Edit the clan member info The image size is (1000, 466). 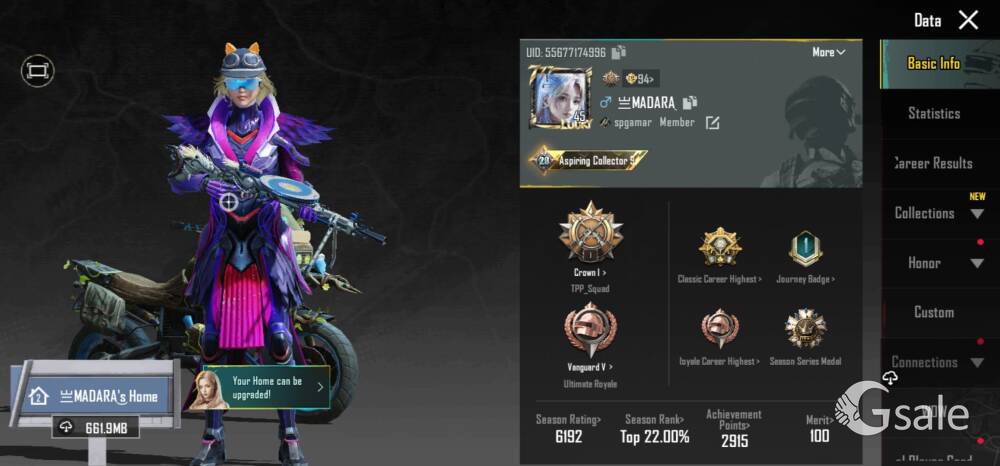712,123
